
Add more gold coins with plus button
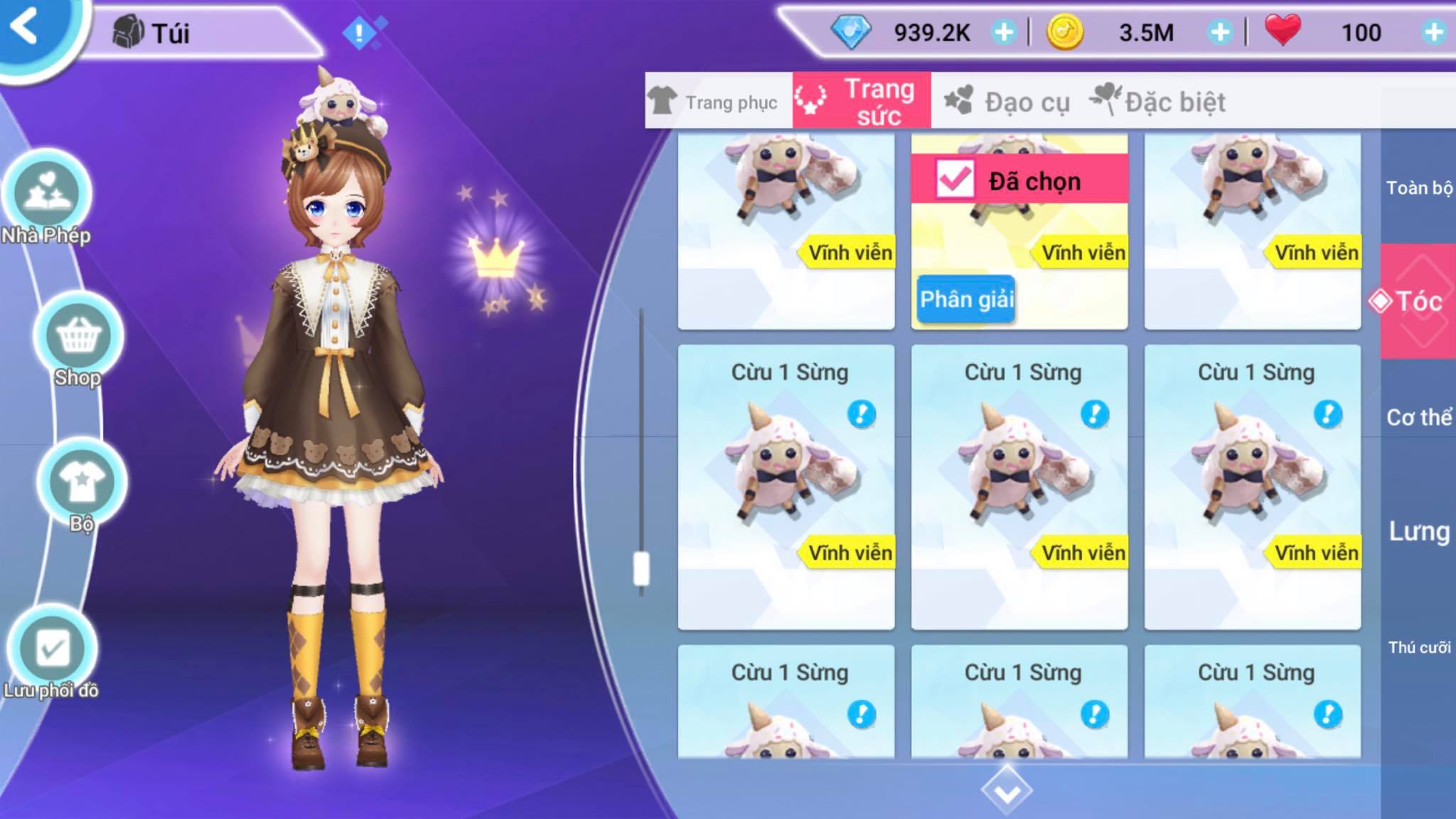(x=1220, y=32)
